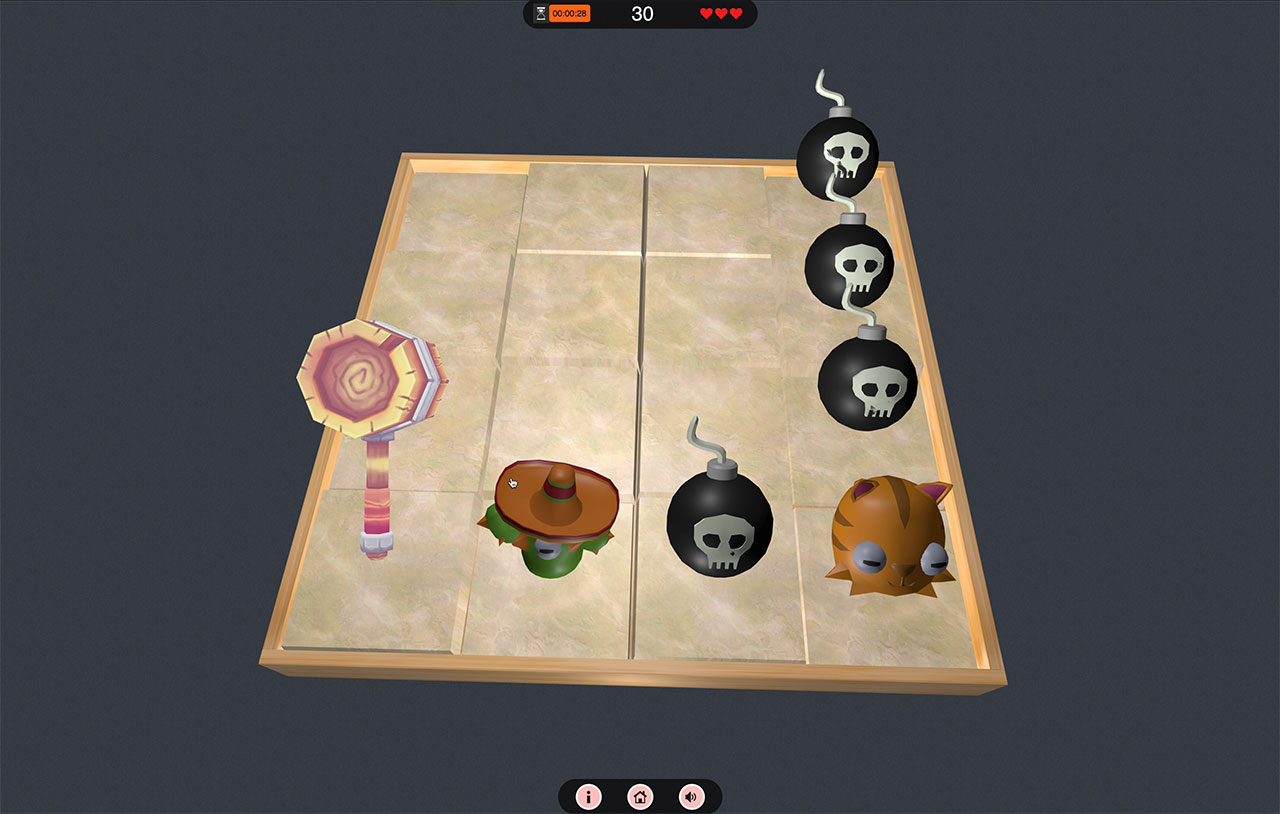Click the rightmost heart life icon

point(735,13)
